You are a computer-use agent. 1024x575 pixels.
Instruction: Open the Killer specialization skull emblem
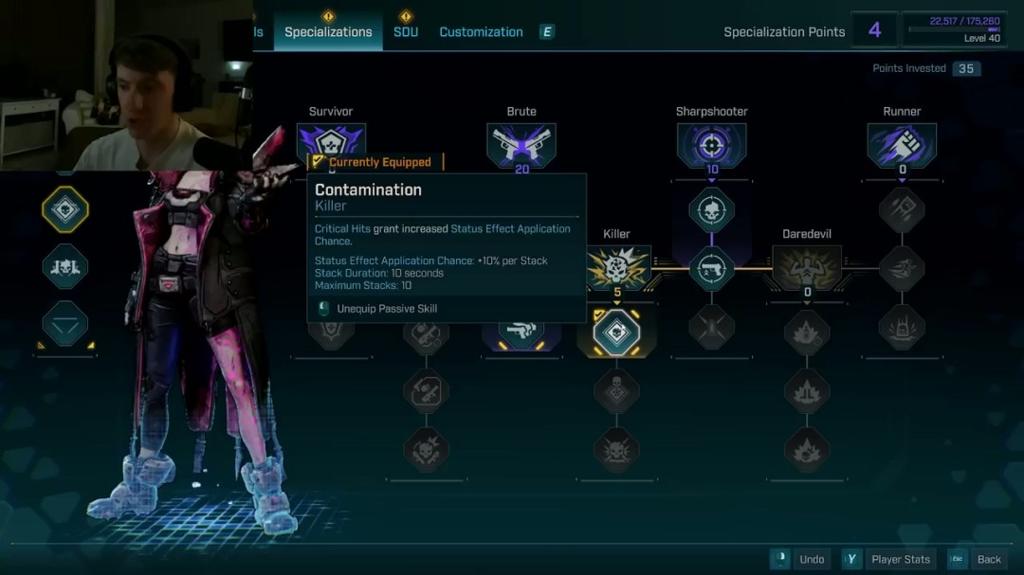617,268
